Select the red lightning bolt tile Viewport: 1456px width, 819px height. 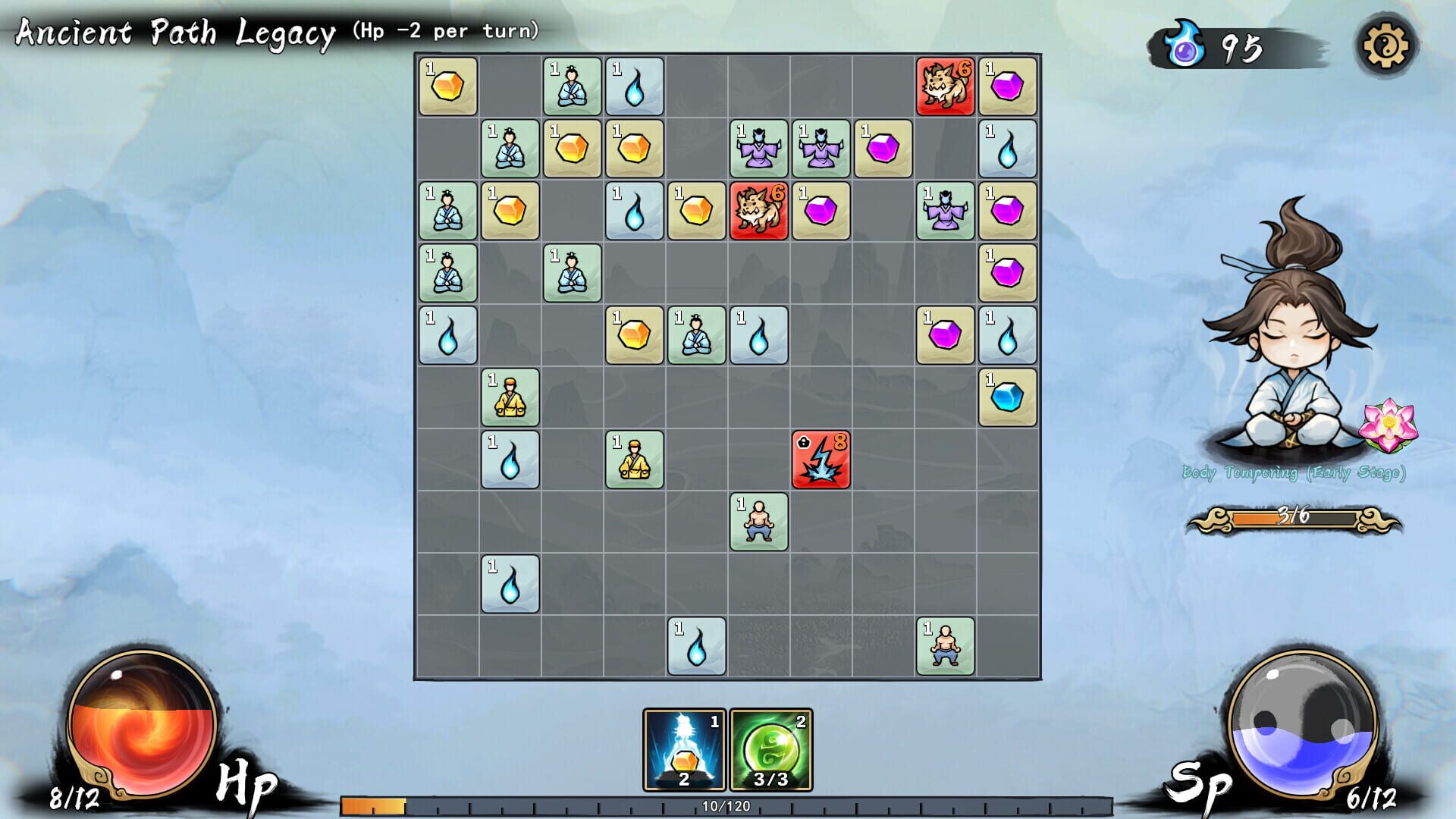click(x=821, y=460)
